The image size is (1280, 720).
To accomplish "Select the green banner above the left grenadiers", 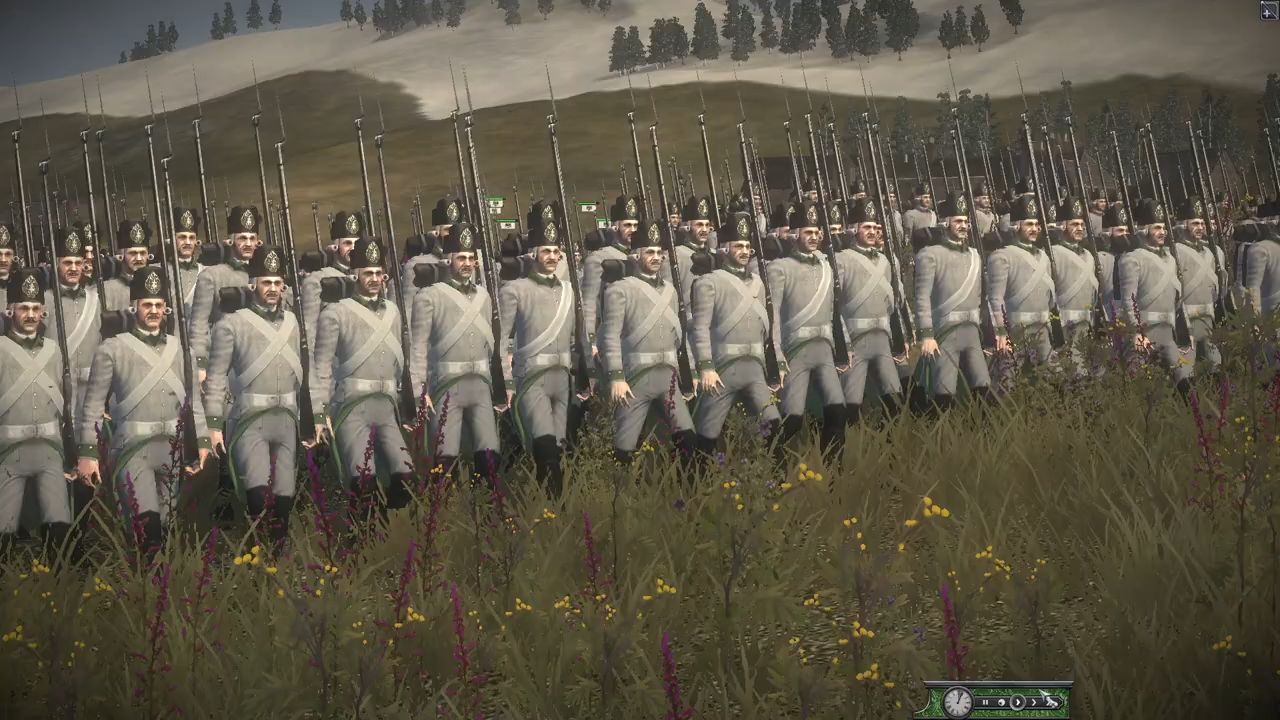I will coord(494,201).
